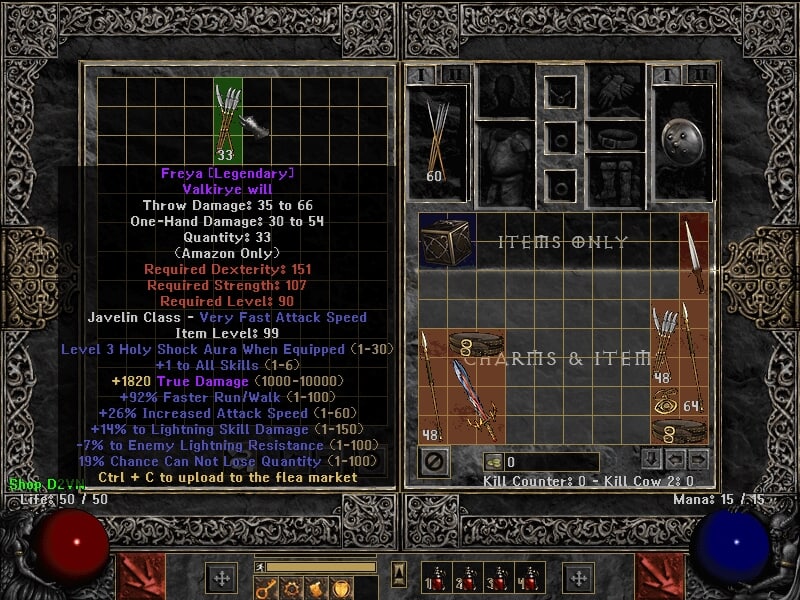
Task: Select the dagger in the inventory
Action: (692, 256)
